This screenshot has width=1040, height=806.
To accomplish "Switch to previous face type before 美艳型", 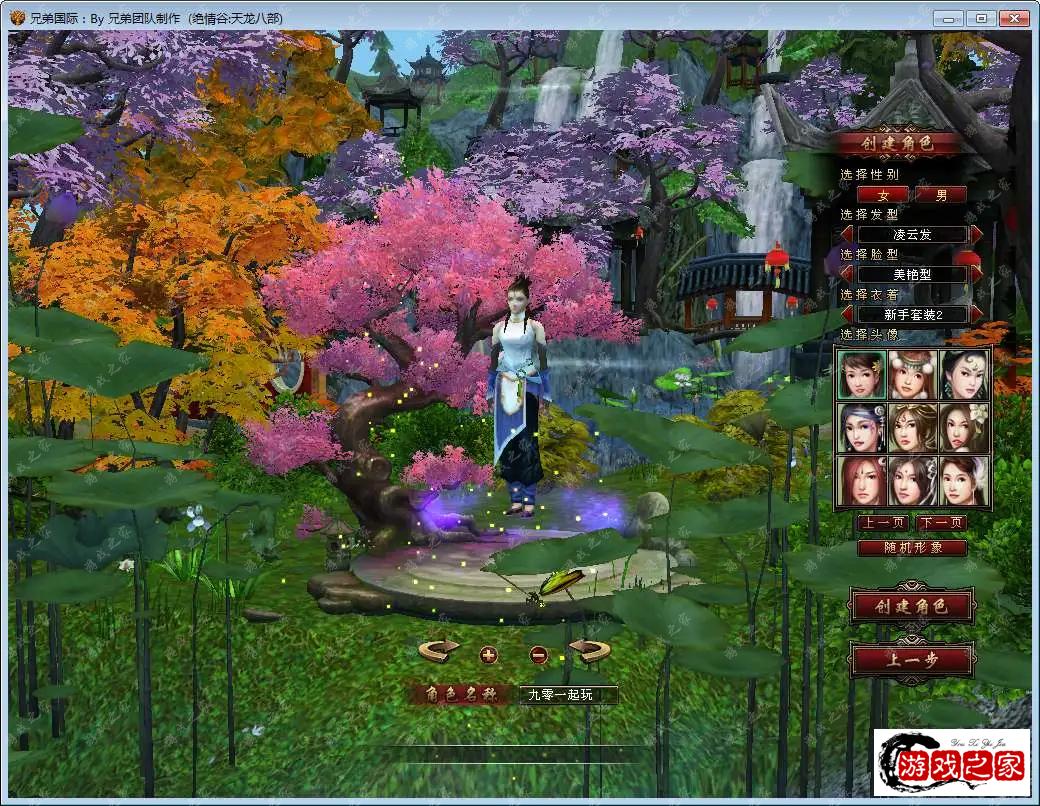I will [x=847, y=273].
